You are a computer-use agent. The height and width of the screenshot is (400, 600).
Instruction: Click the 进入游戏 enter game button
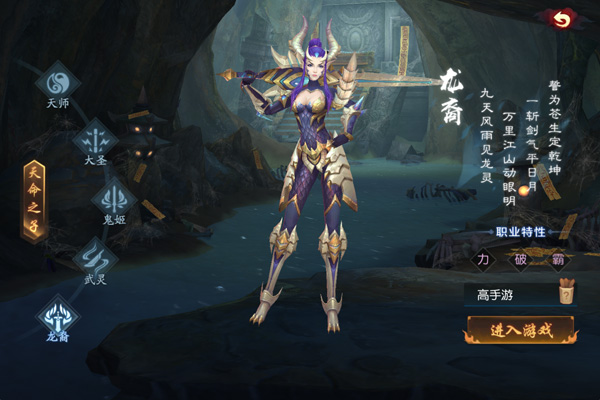coord(519,330)
